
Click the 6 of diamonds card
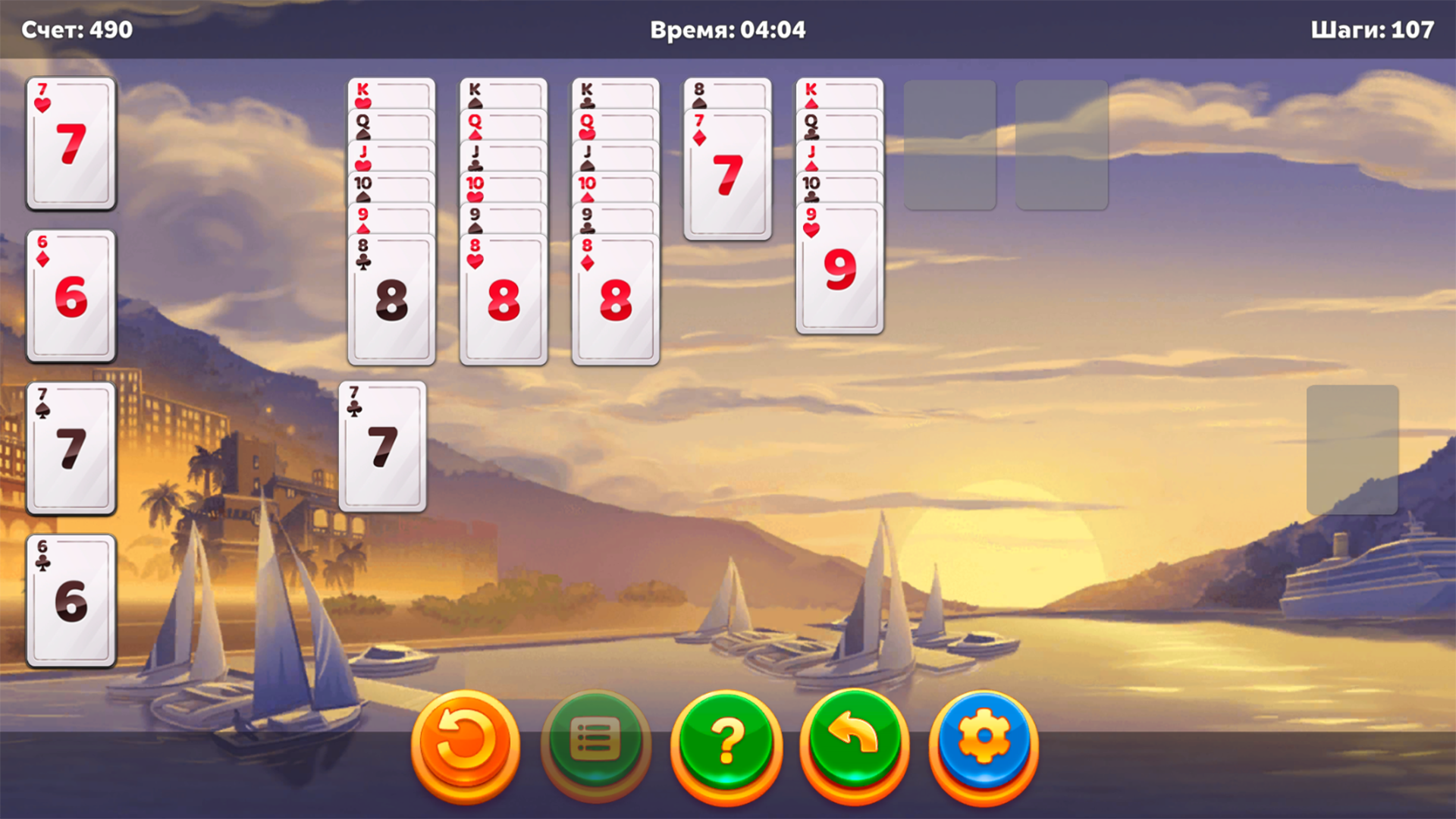pyautogui.click(x=71, y=296)
